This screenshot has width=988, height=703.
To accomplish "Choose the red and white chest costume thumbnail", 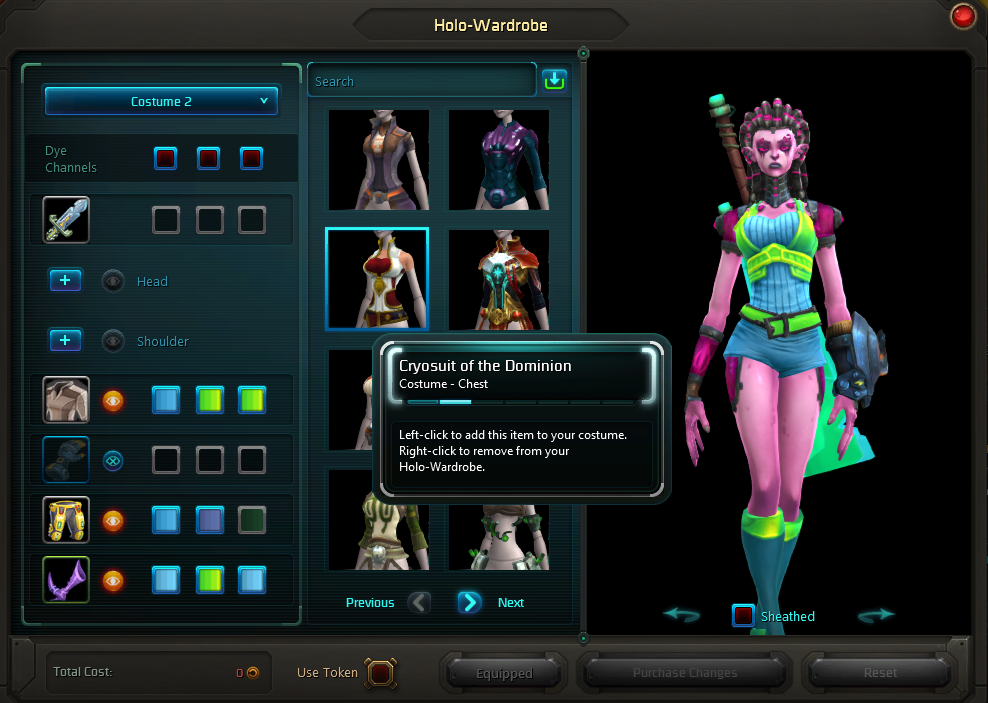I will (377, 278).
